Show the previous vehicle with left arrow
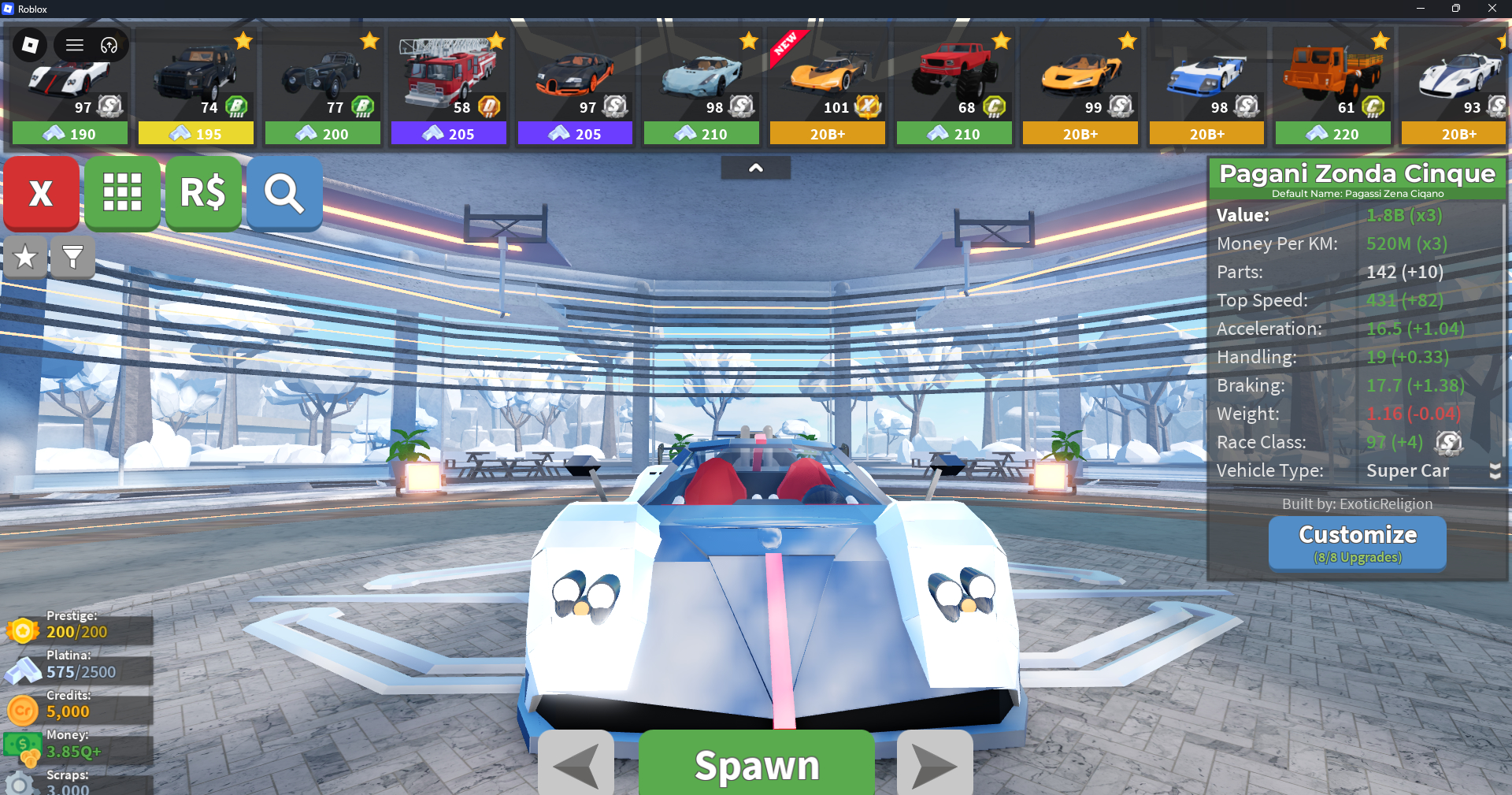Screen dimensions: 1512x795 click(x=576, y=764)
